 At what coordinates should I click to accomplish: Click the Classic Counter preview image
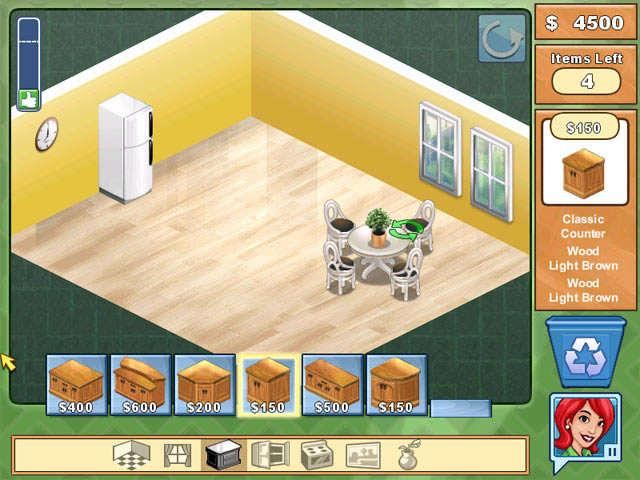click(x=585, y=172)
